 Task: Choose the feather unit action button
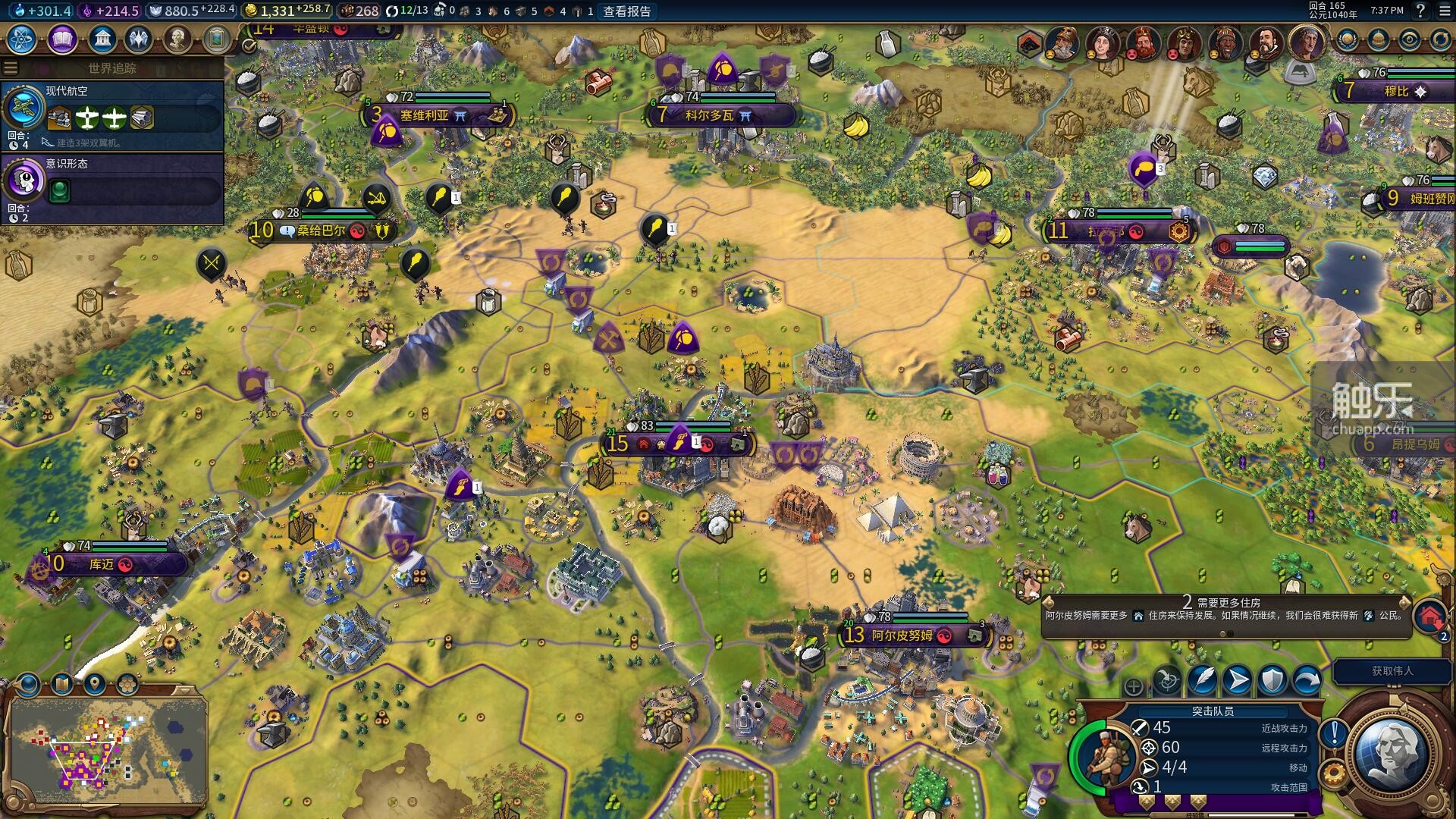point(1203,680)
